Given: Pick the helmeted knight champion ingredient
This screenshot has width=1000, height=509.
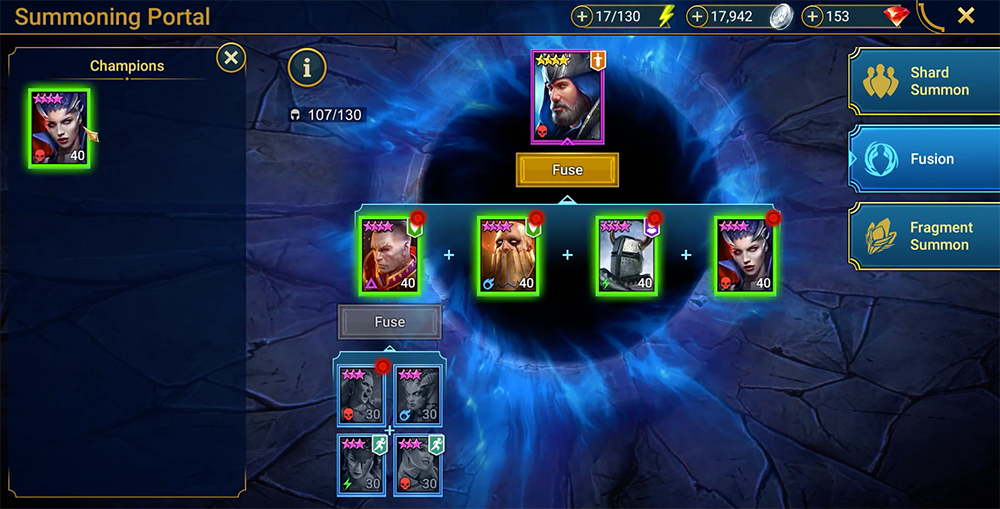Looking at the screenshot, I should pyautogui.click(x=626, y=256).
